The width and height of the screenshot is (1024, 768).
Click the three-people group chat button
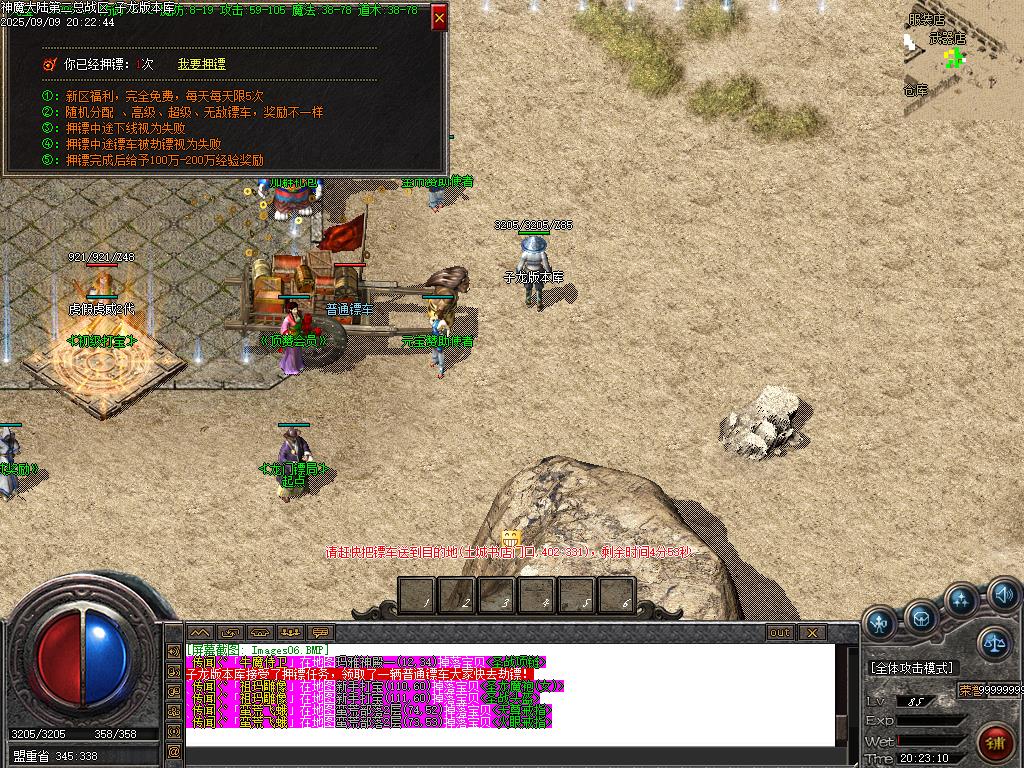291,633
